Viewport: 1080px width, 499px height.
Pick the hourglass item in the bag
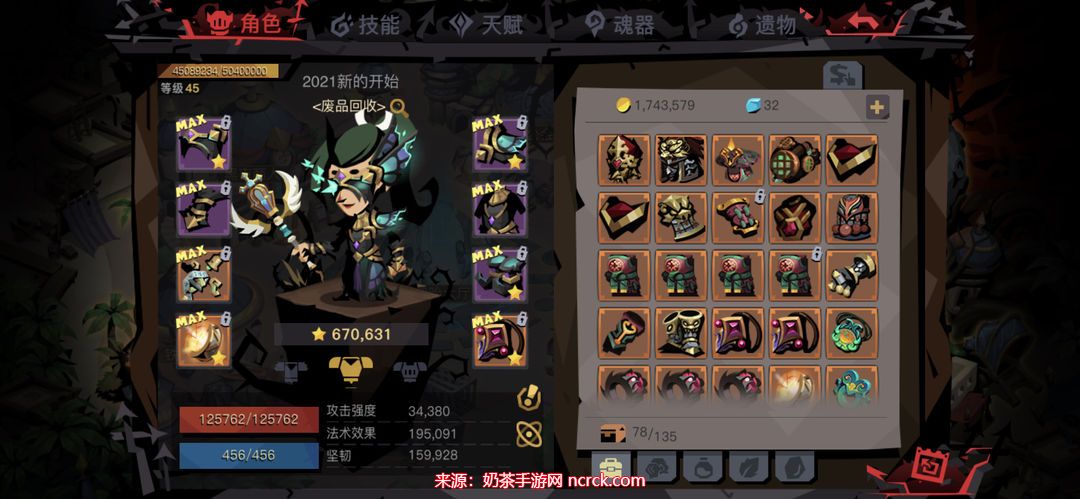point(852,274)
